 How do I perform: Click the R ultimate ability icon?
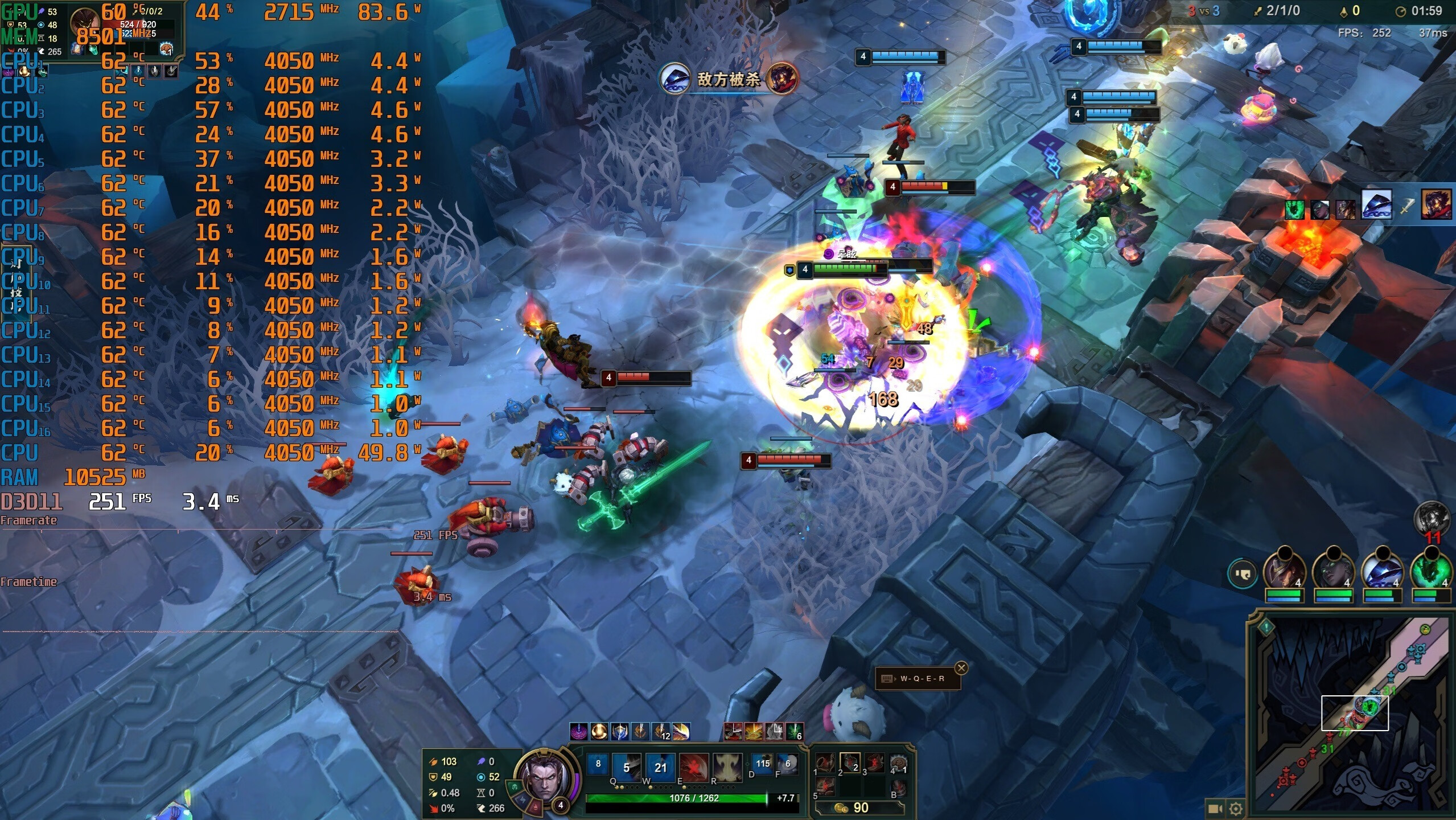coord(728,767)
